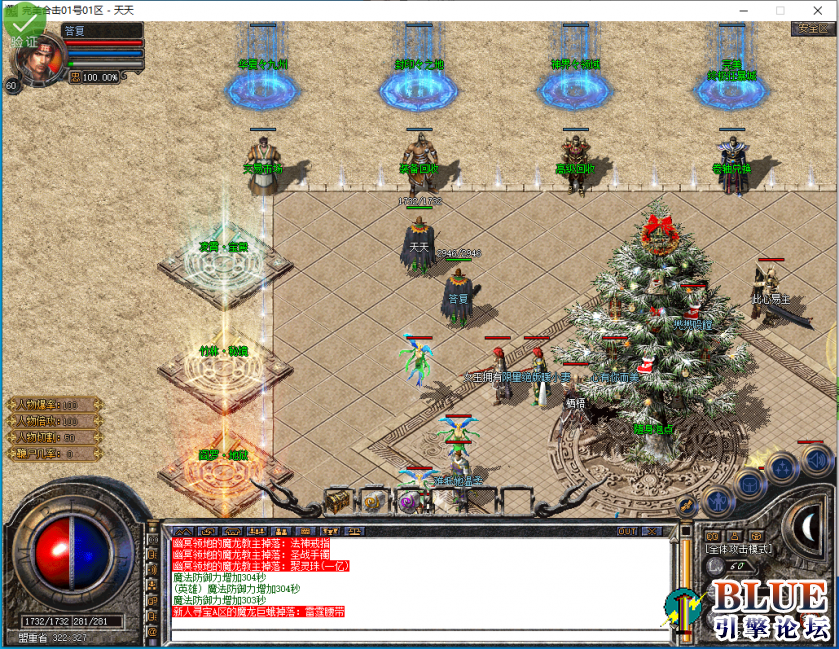839x649 pixels.
Task: Open the bag round button
Action: (x=749, y=484)
